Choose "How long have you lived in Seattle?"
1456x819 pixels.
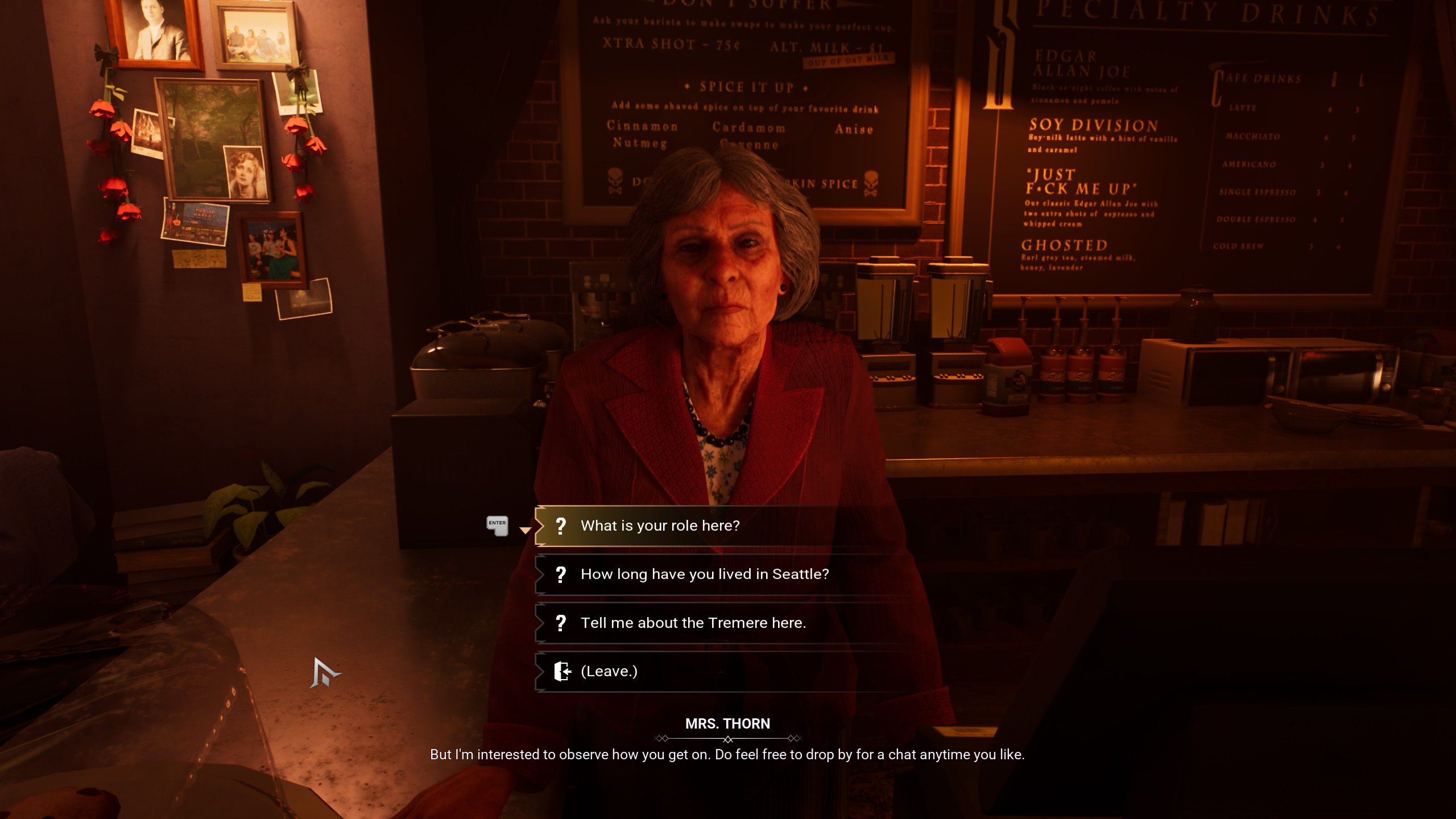[x=704, y=574]
